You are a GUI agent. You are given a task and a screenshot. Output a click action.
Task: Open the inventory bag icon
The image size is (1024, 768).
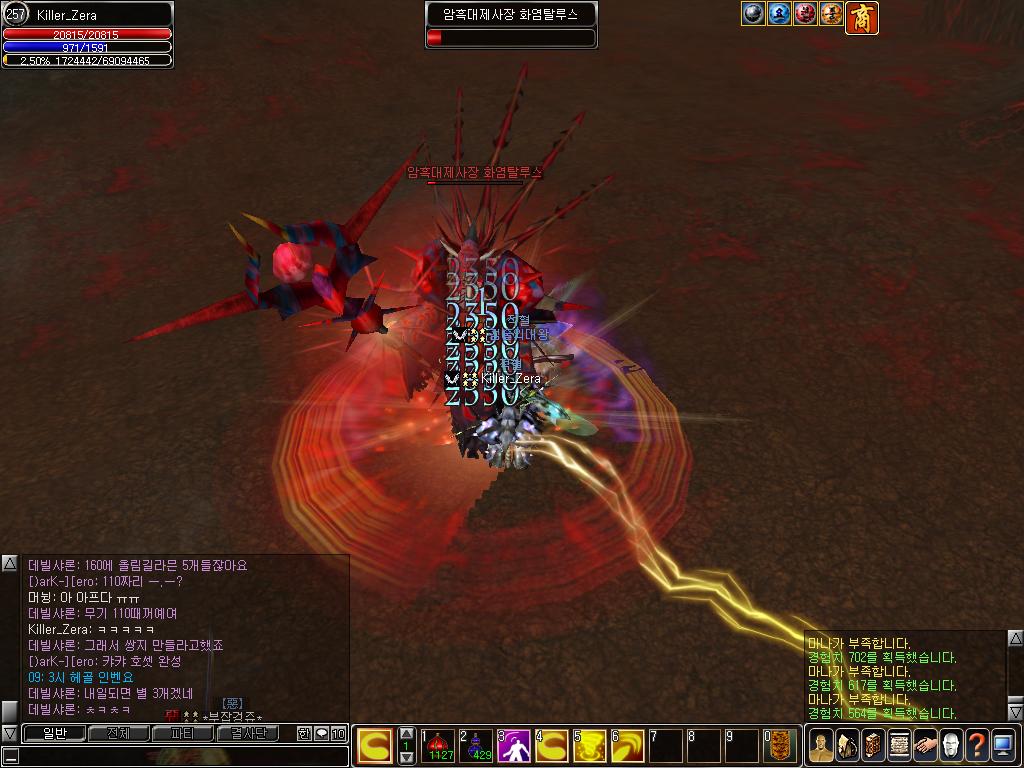pos(847,745)
